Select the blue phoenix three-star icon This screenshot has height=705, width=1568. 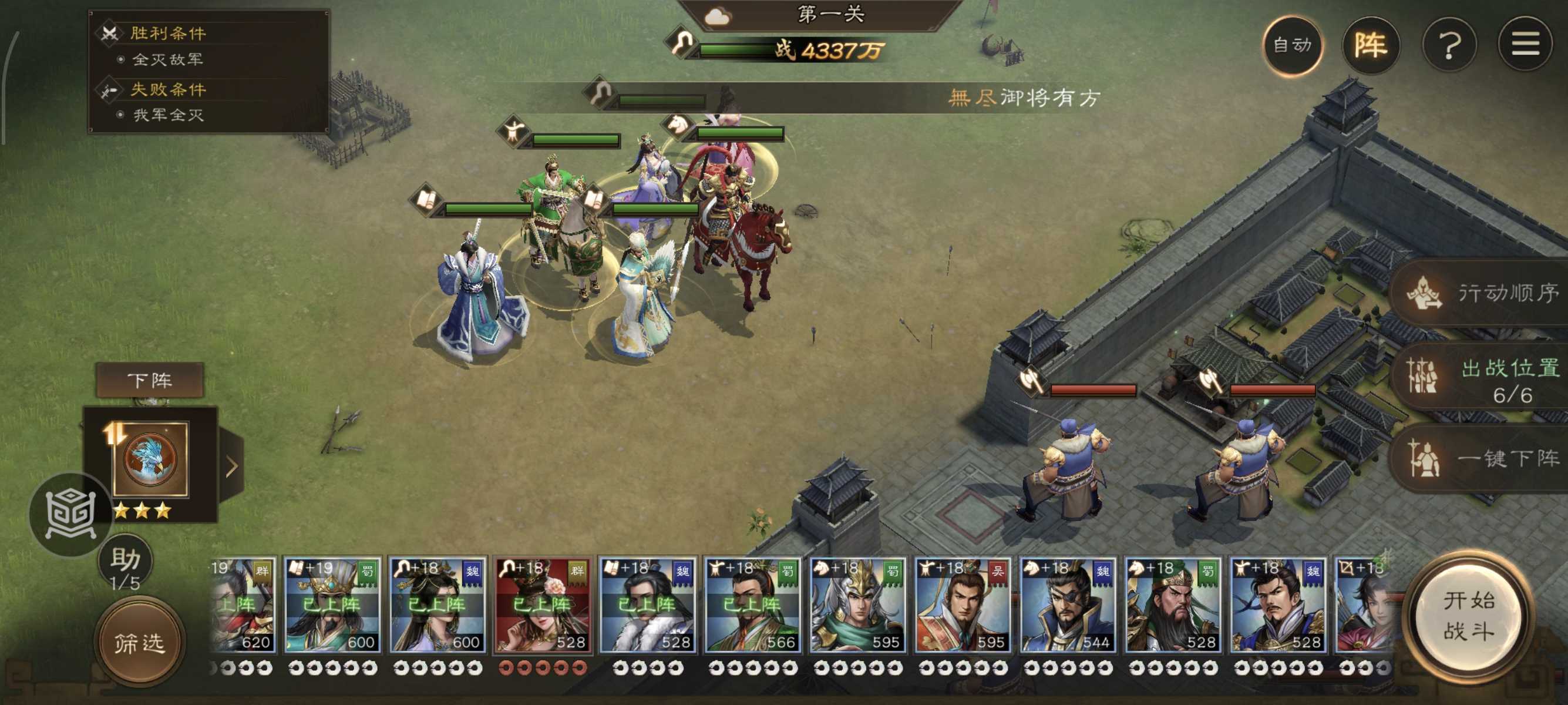point(150,459)
